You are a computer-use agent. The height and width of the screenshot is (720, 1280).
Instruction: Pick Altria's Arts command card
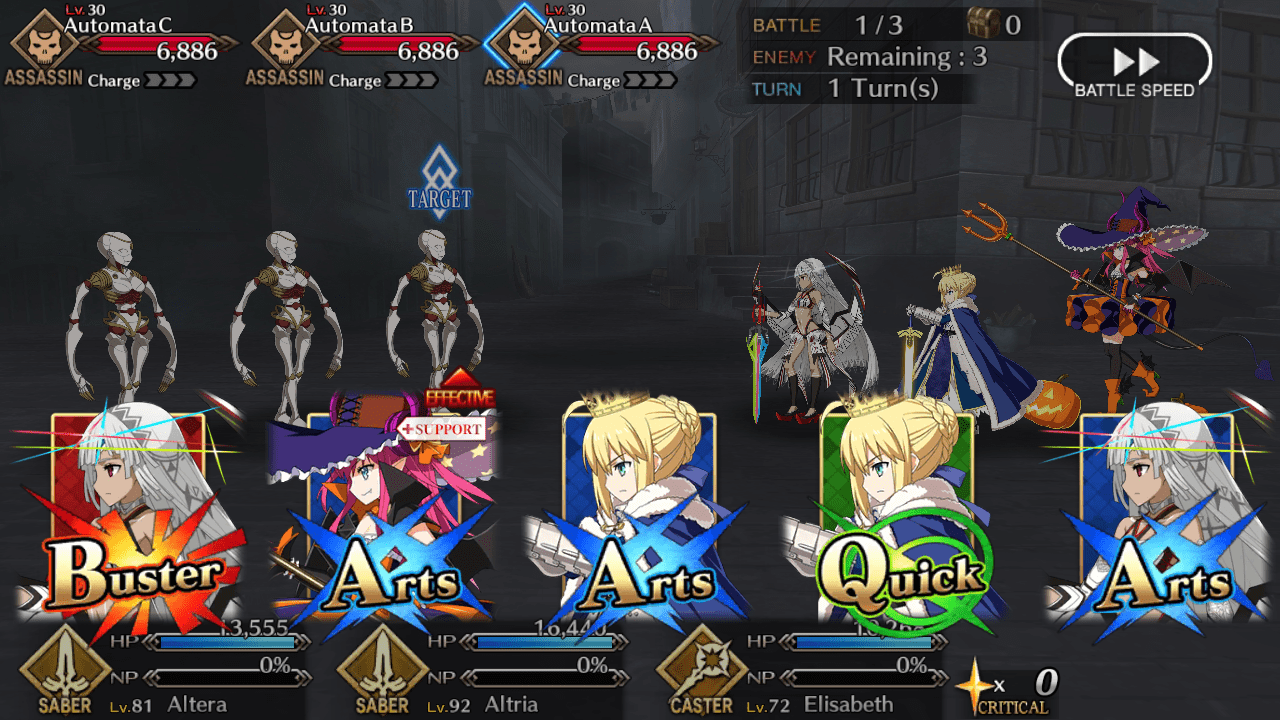(x=641, y=515)
